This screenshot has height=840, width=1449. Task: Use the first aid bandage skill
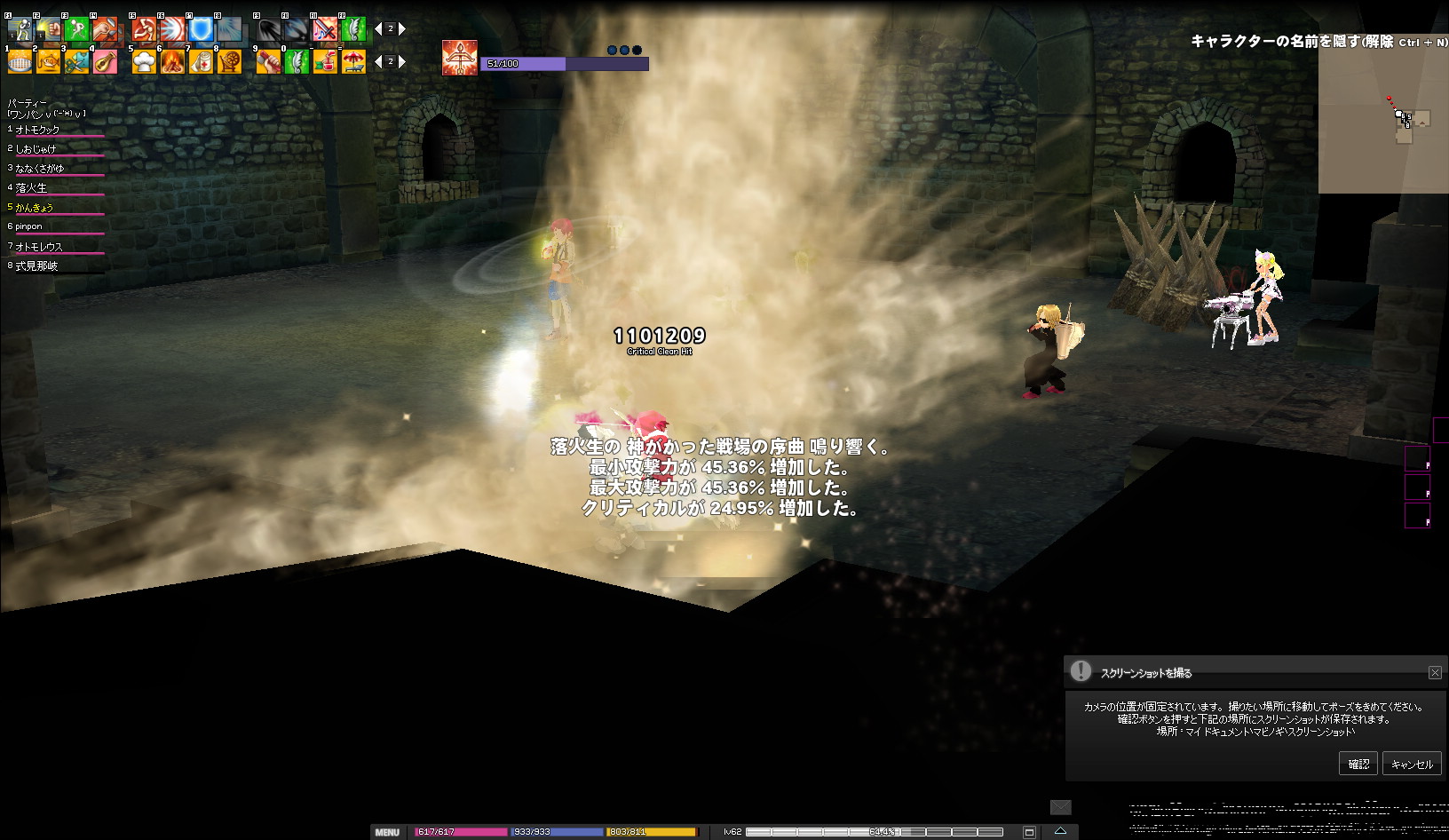pos(201,62)
